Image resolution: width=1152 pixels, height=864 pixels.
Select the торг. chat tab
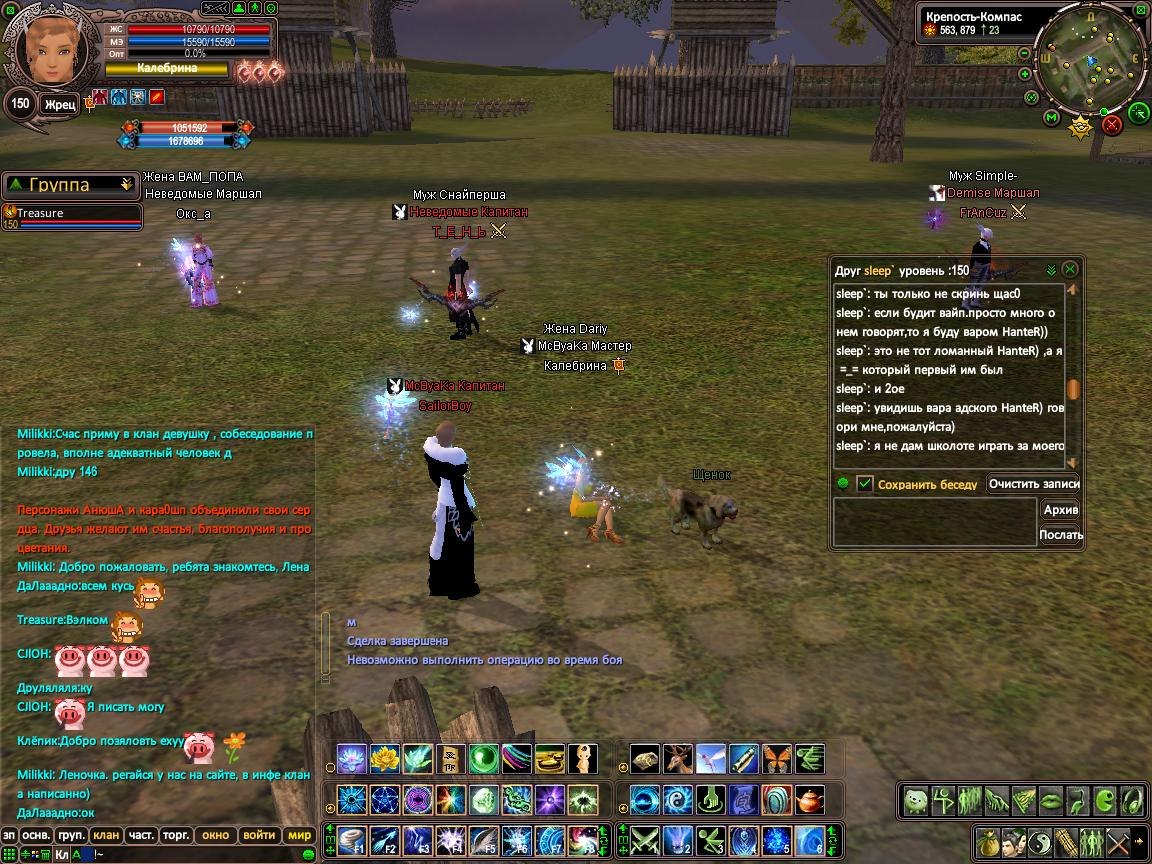pyautogui.click(x=177, y=835)
